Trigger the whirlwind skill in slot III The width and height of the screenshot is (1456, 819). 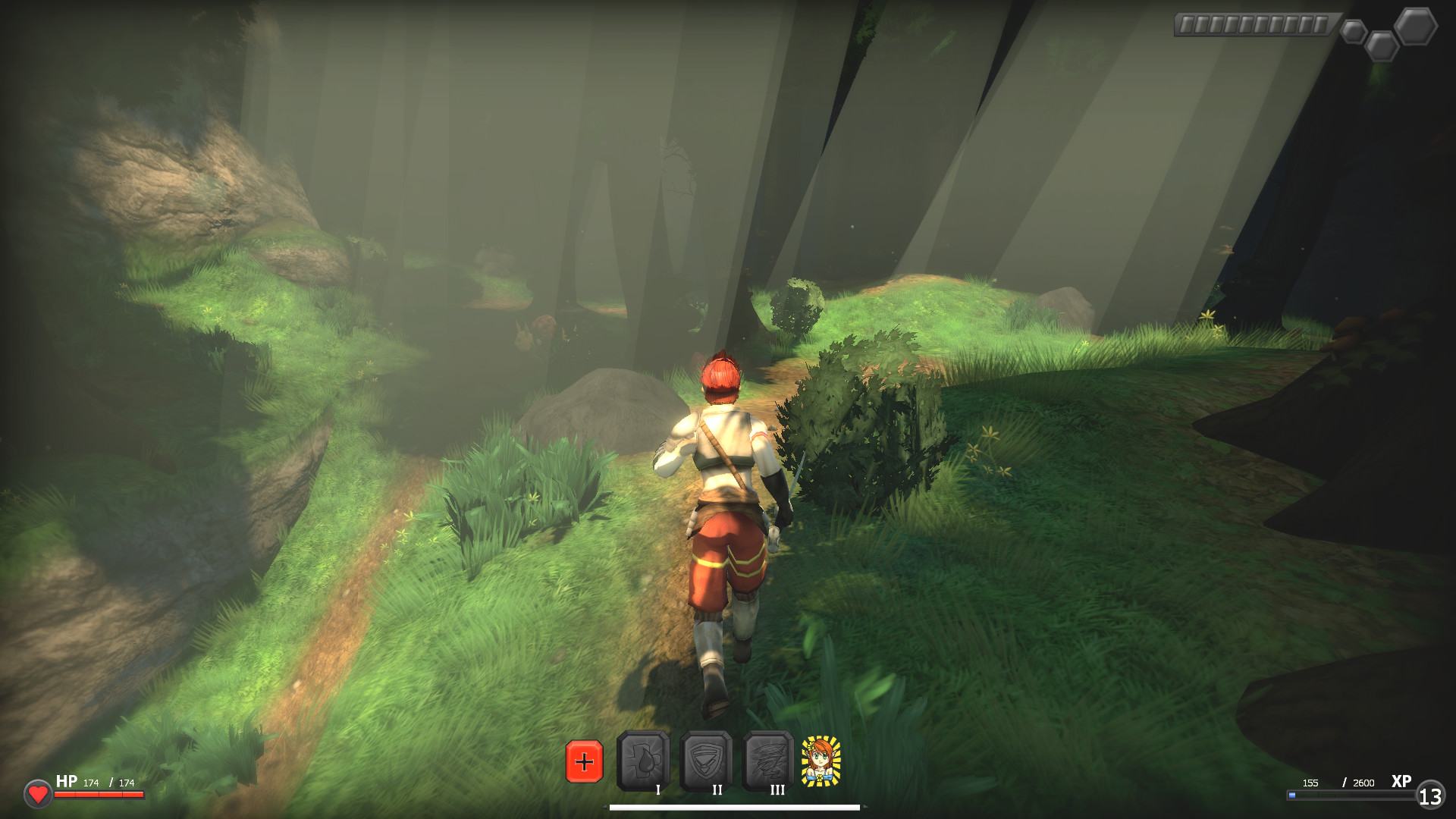point(768,760)
